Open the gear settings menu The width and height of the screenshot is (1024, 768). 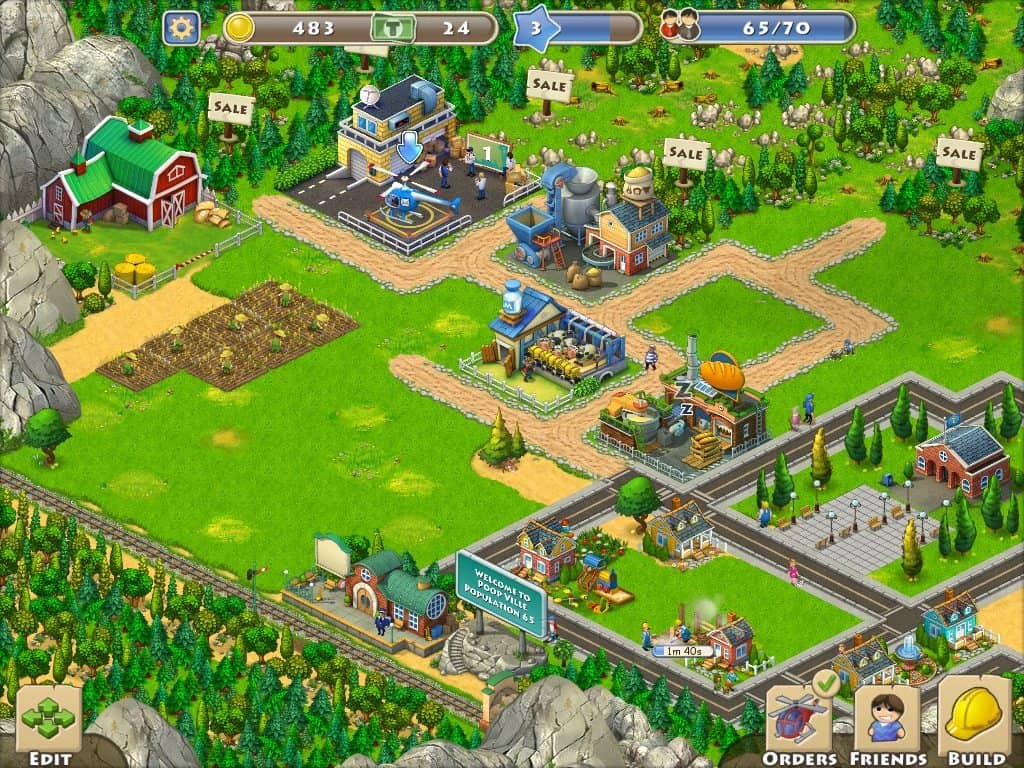coord(181,28)
